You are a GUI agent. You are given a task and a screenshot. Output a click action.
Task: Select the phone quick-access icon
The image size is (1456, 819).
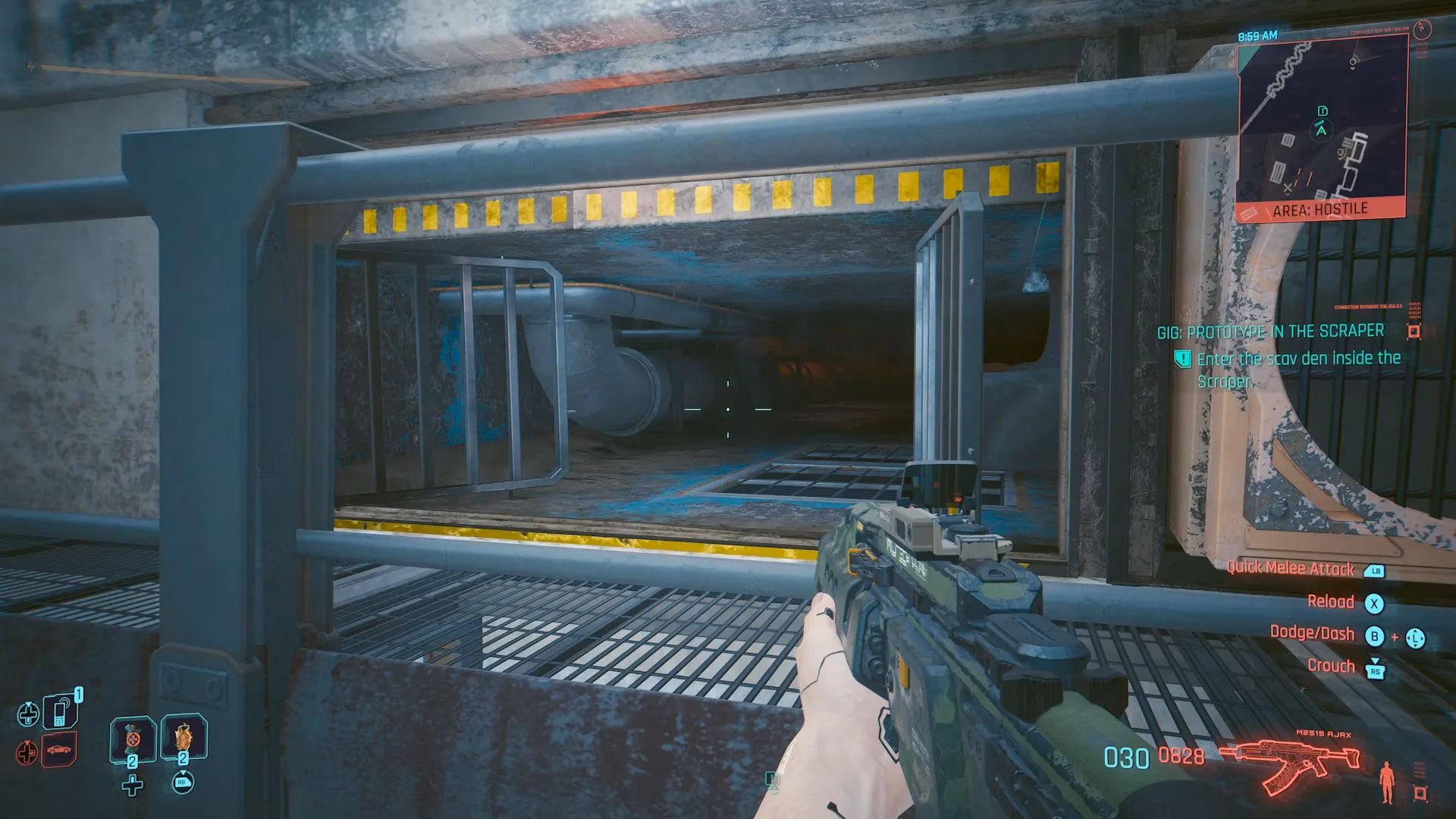coord(61,713)
